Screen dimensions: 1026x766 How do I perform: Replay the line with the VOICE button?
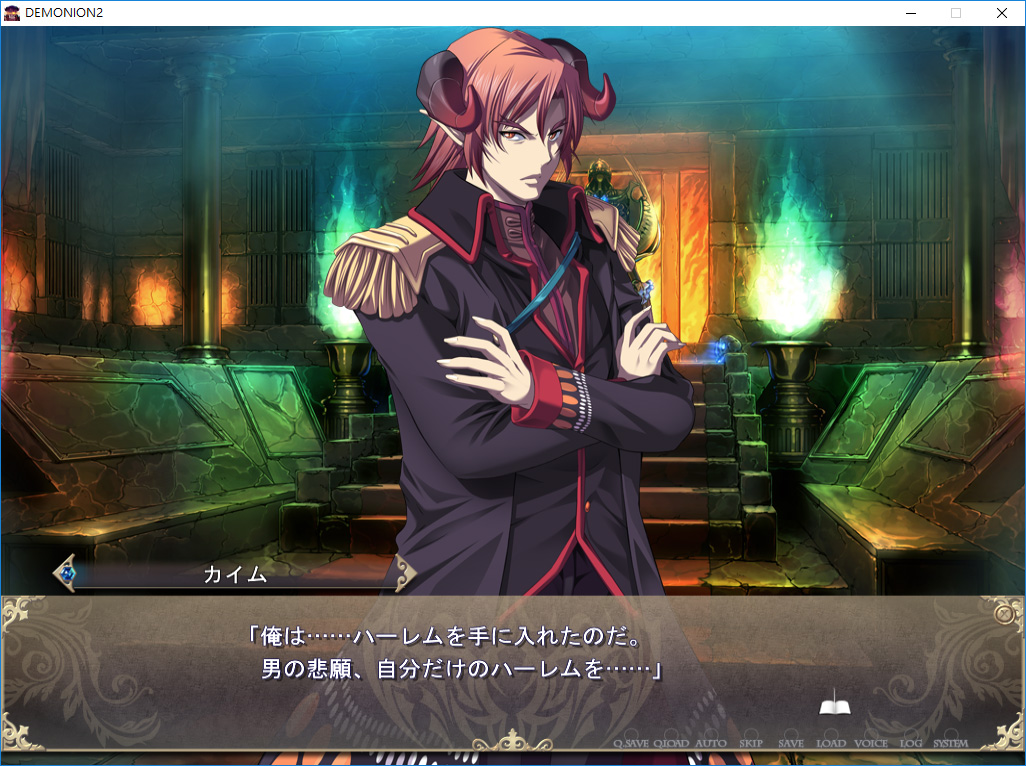(871, 744)
